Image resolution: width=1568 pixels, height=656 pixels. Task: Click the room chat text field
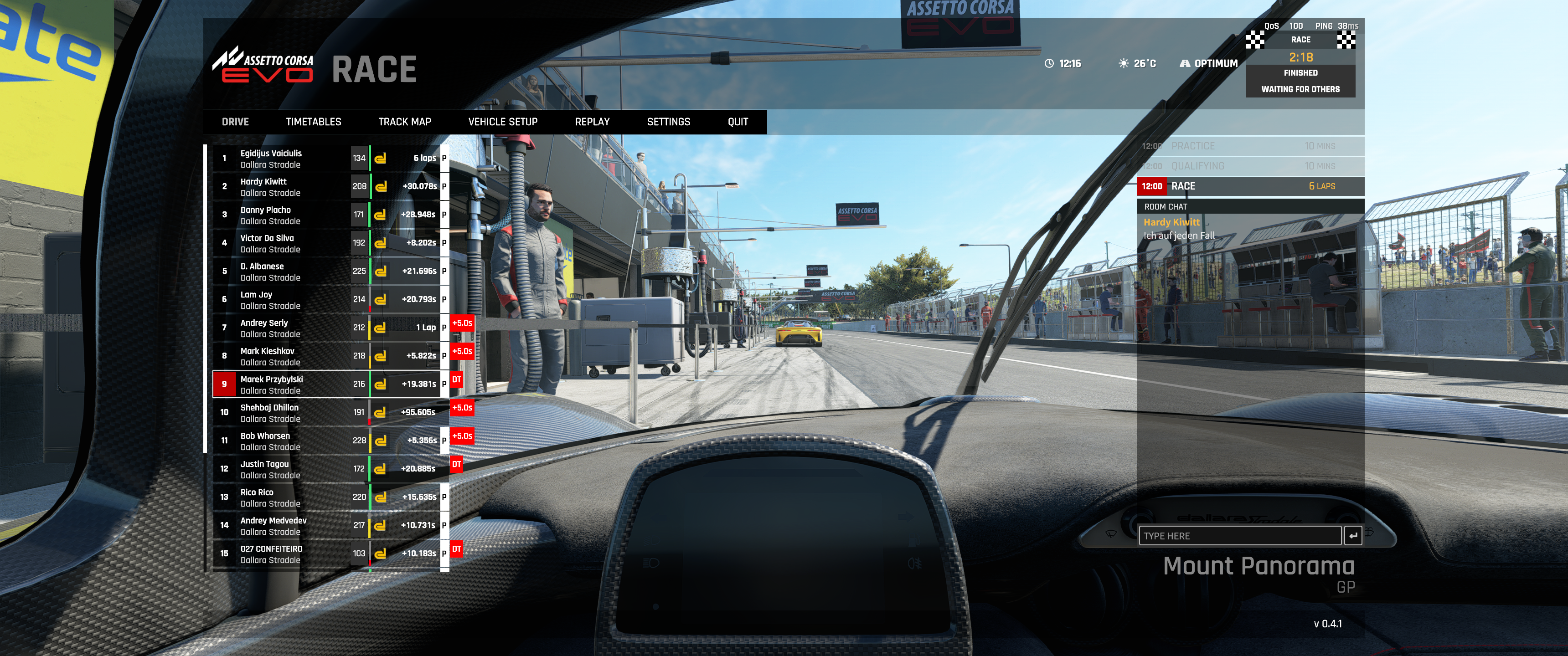pyautogui.click(x=1239, y=536)
